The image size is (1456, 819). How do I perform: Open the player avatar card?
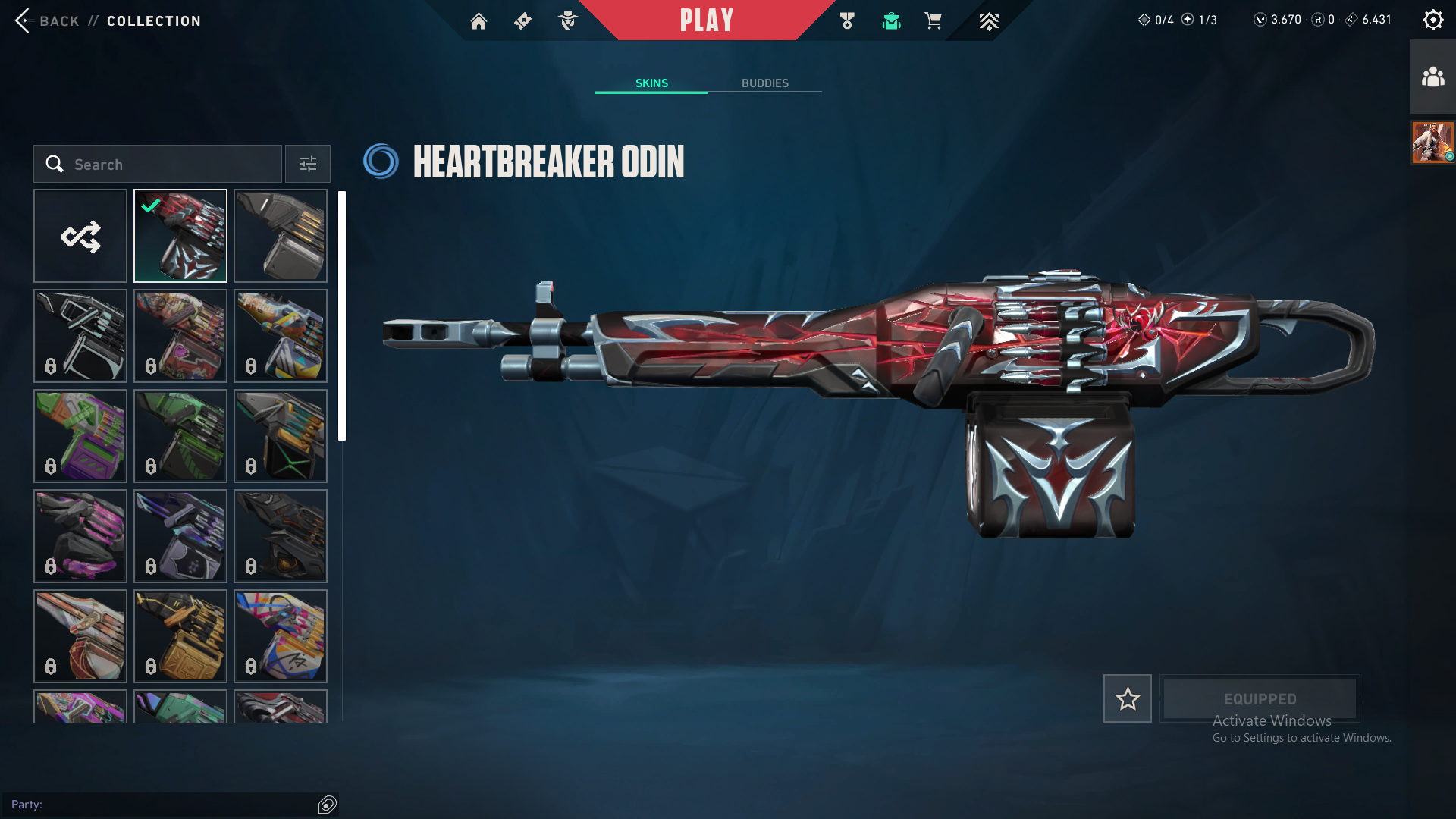click(x=1432, y=143)
